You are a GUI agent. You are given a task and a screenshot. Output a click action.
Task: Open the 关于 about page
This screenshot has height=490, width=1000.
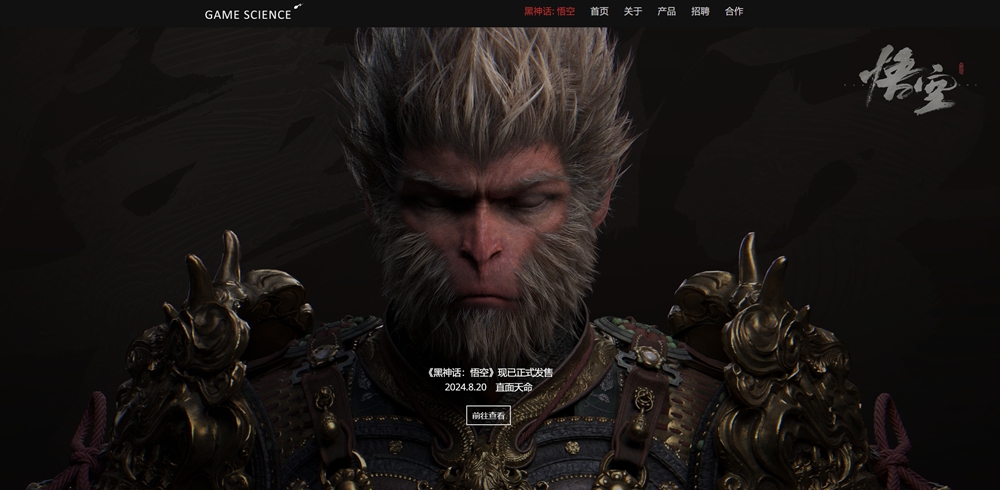pyautogui.click(x=633, y=12)
